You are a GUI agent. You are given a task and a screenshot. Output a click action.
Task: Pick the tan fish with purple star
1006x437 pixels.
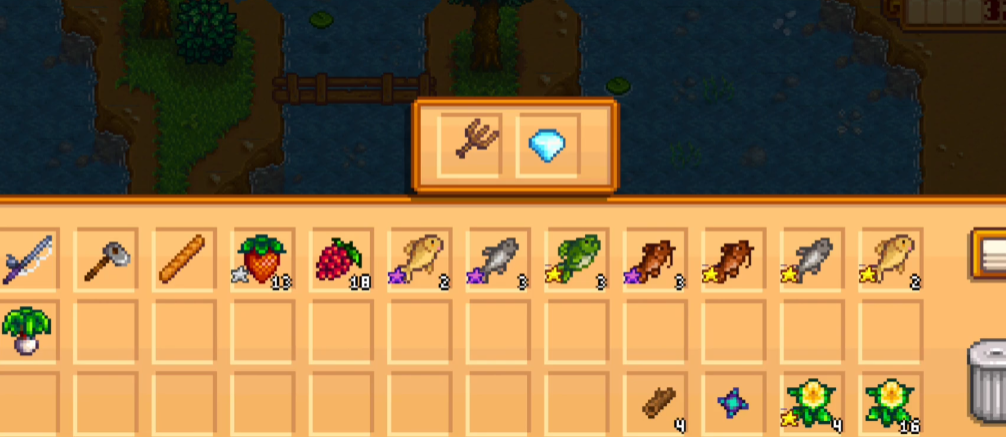[x=418, y=260]
